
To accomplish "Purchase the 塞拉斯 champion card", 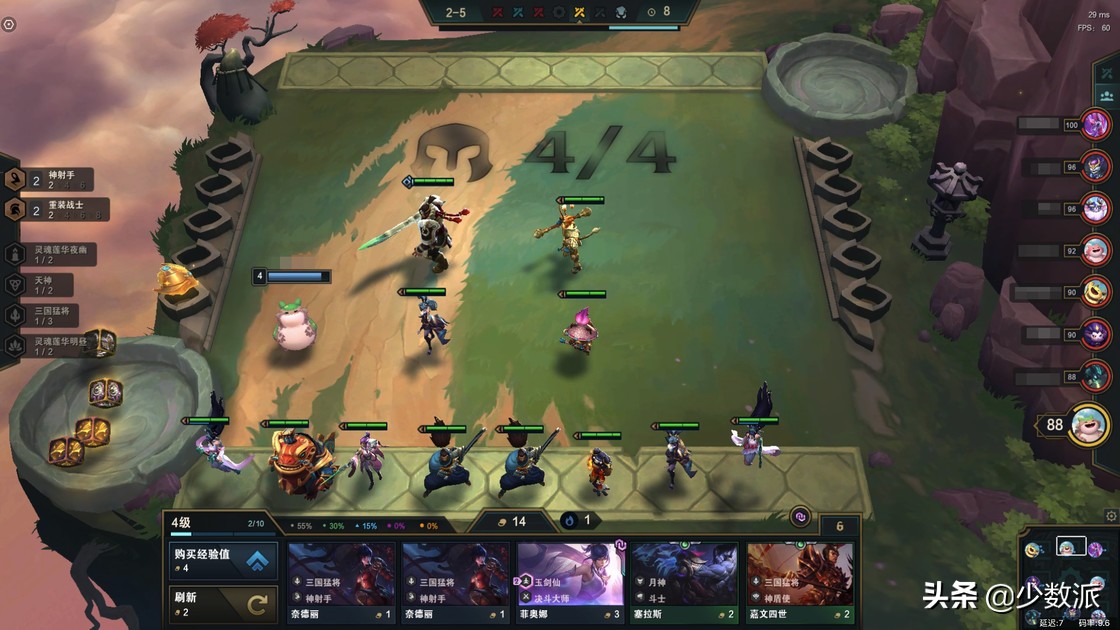I will pos(684,582).
